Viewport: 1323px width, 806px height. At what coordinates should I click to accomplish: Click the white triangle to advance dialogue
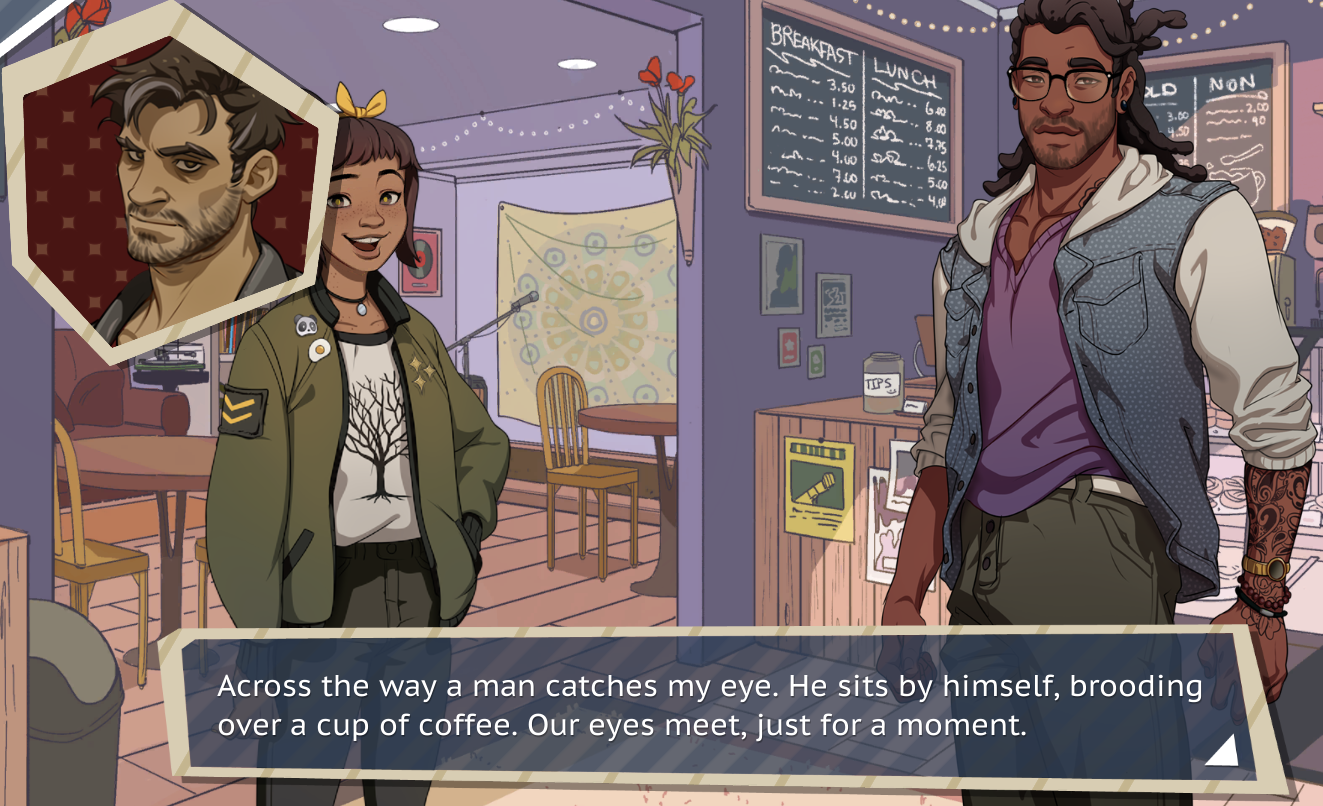pyautogui.click(x=1224, y=750)
